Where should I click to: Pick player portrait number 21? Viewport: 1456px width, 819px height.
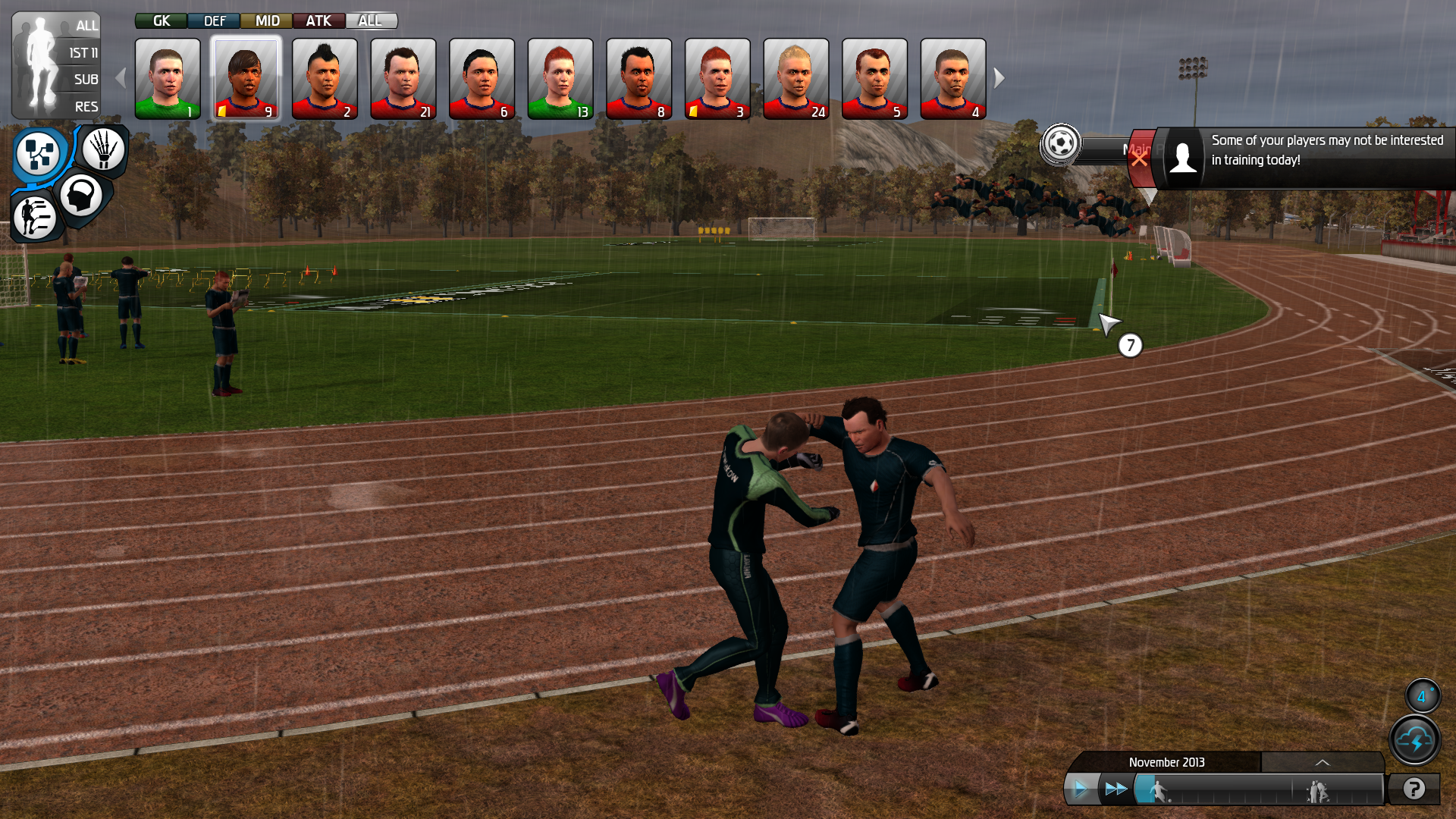click(x=403, y=79)
